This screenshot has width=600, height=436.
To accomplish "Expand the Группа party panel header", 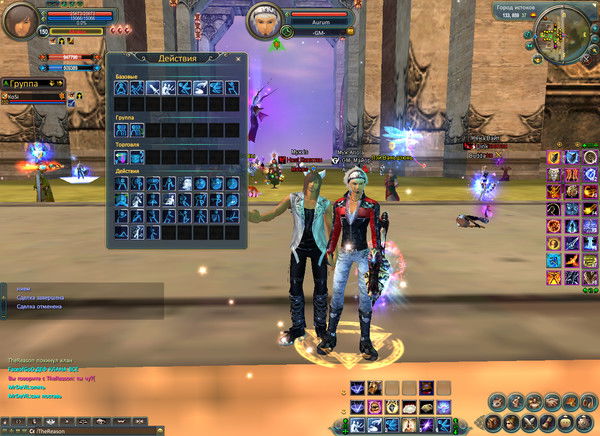I will pyautogui.click(x=33, y=84).
